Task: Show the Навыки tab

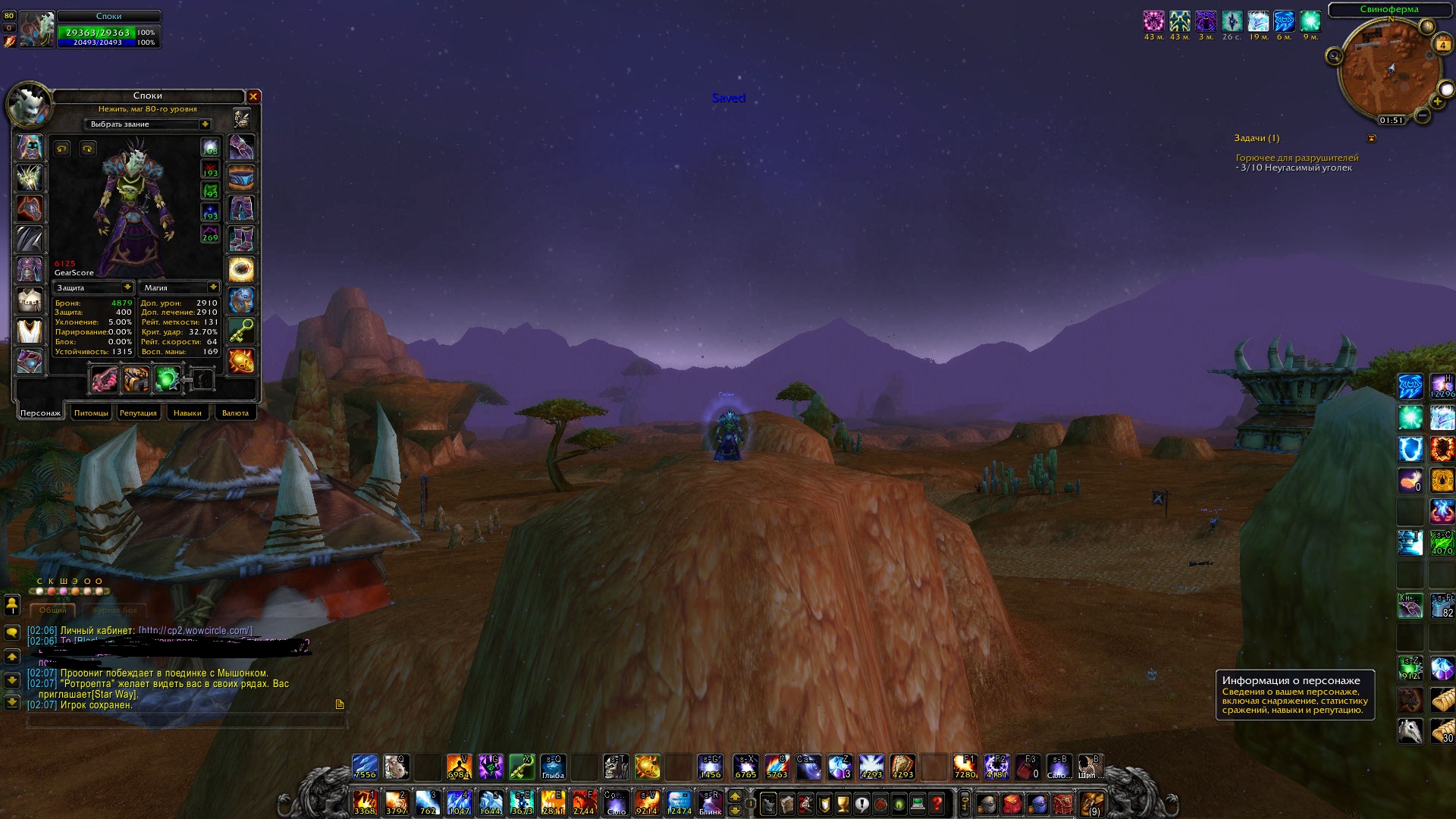Action: pyautogui.click(x=187, y=413)
